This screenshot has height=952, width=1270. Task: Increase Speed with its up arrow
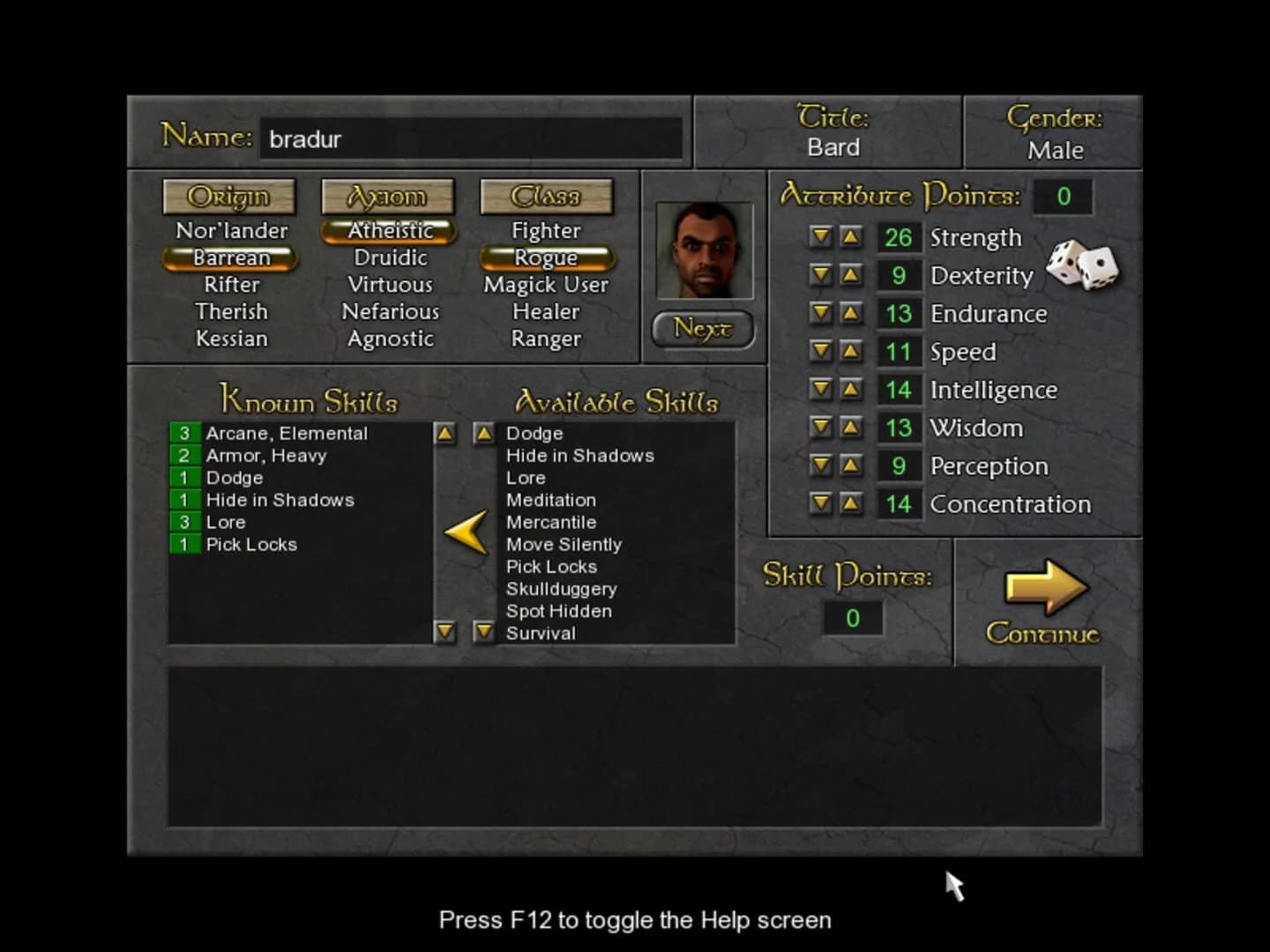(851, 351)
